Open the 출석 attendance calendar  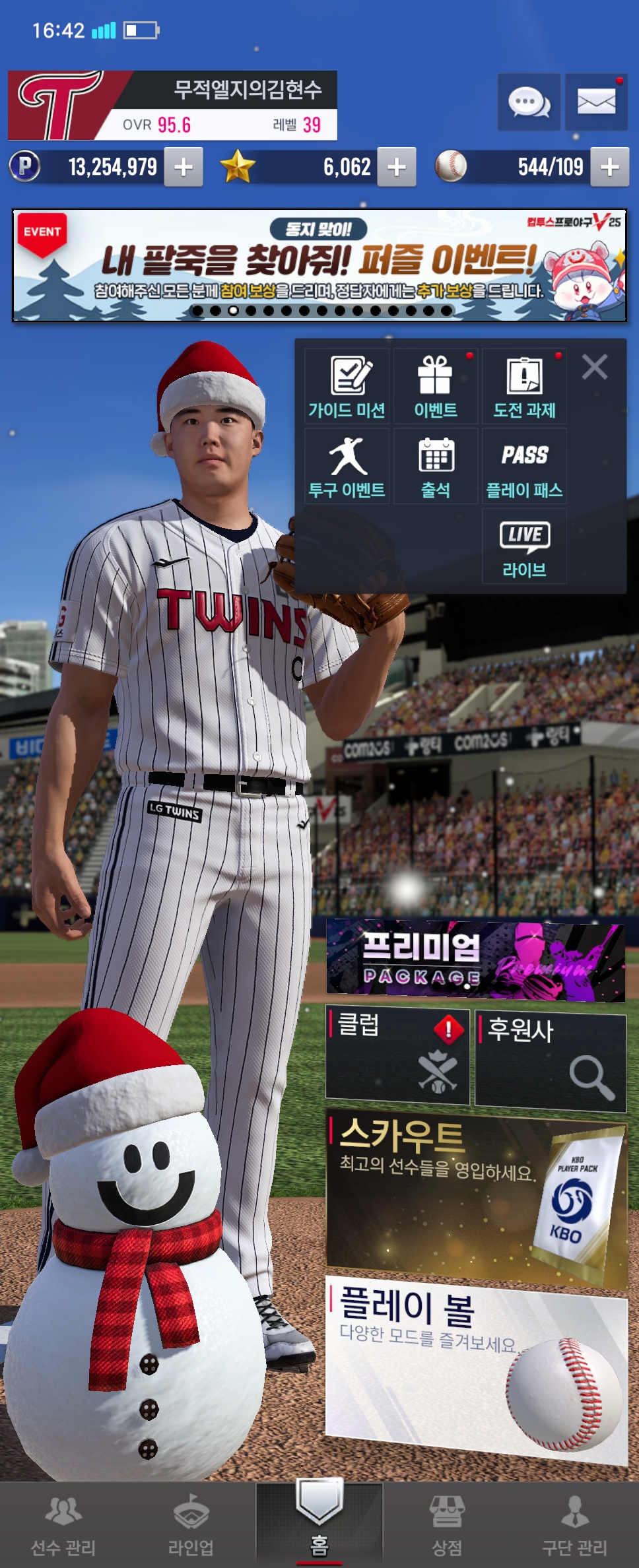click(x=436, y=467)
